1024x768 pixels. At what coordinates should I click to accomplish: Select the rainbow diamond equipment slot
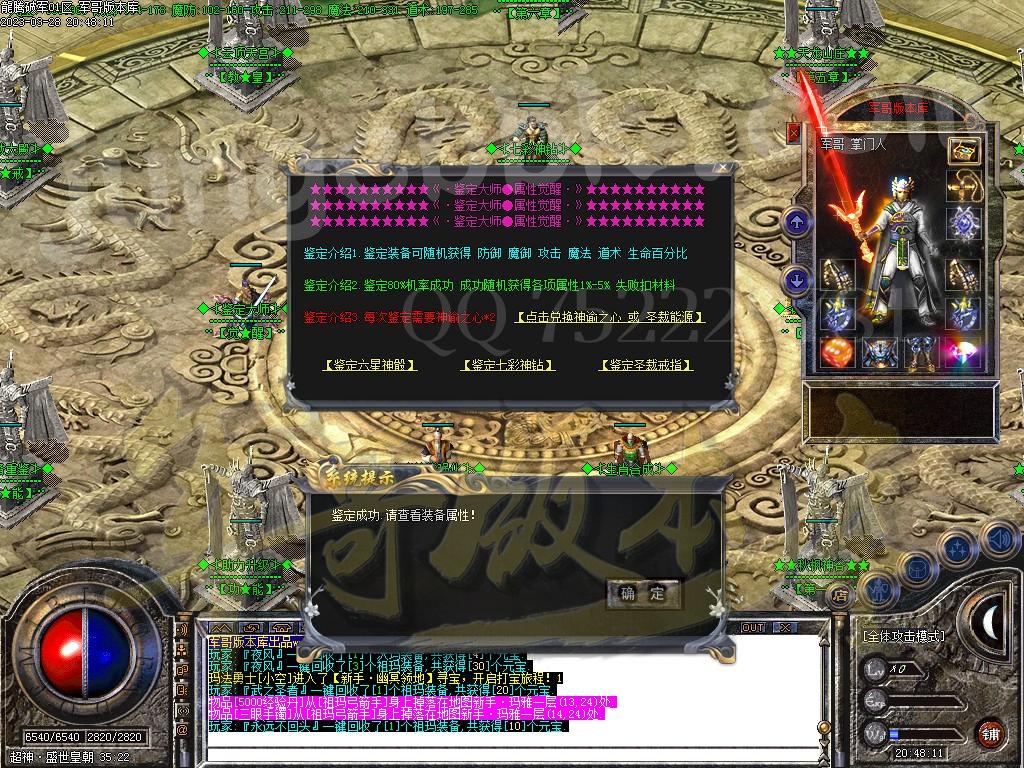964,352
